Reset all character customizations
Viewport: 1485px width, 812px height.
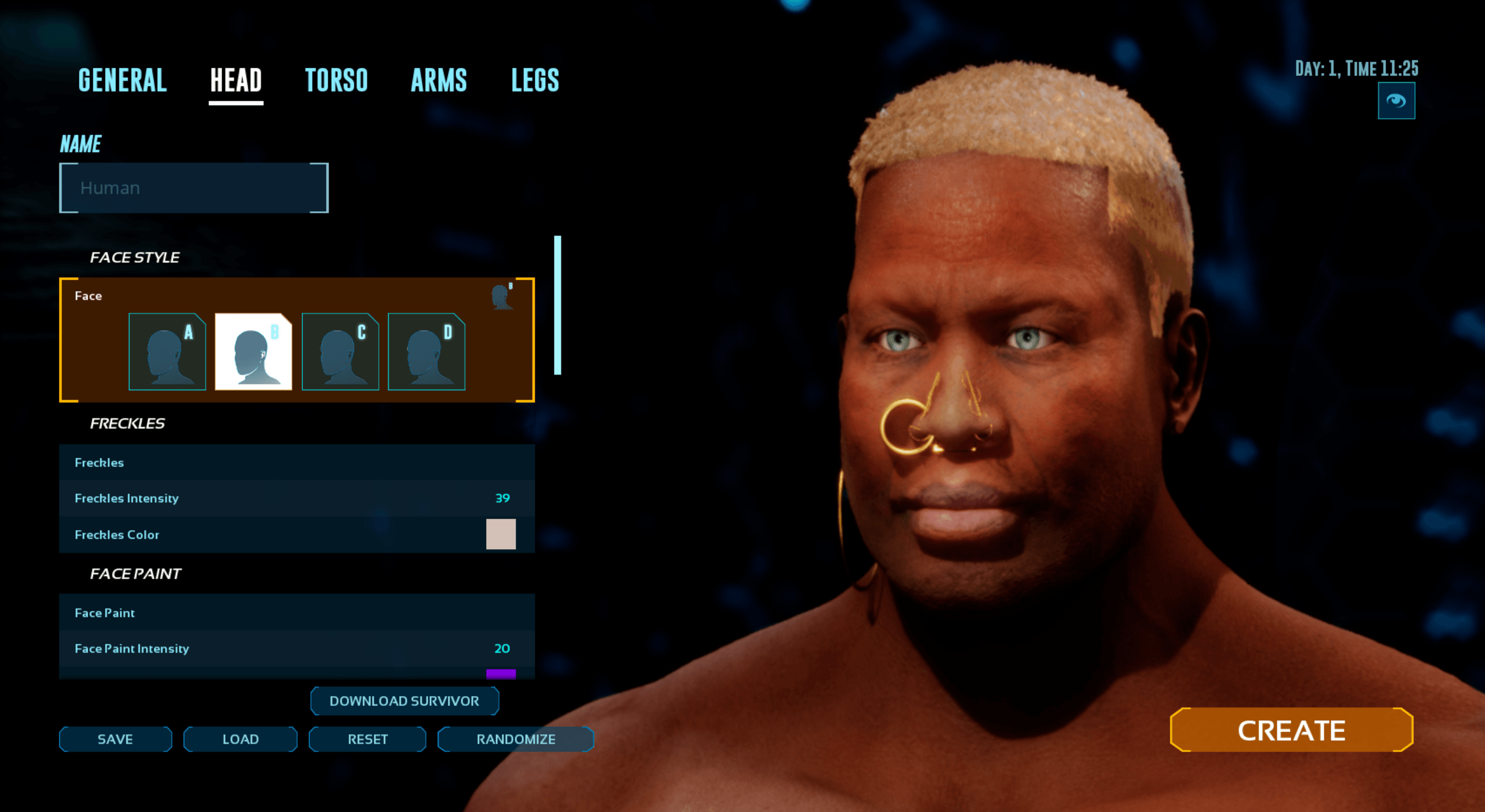(367, 739)
